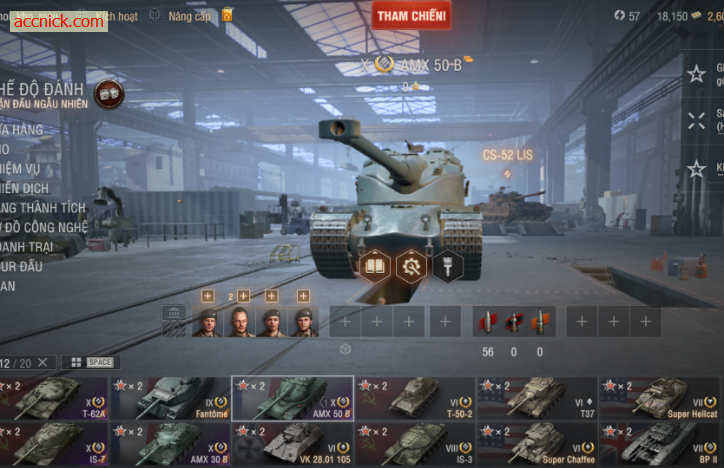Pick the T-50-2 tank card

(x=414, y=398)
